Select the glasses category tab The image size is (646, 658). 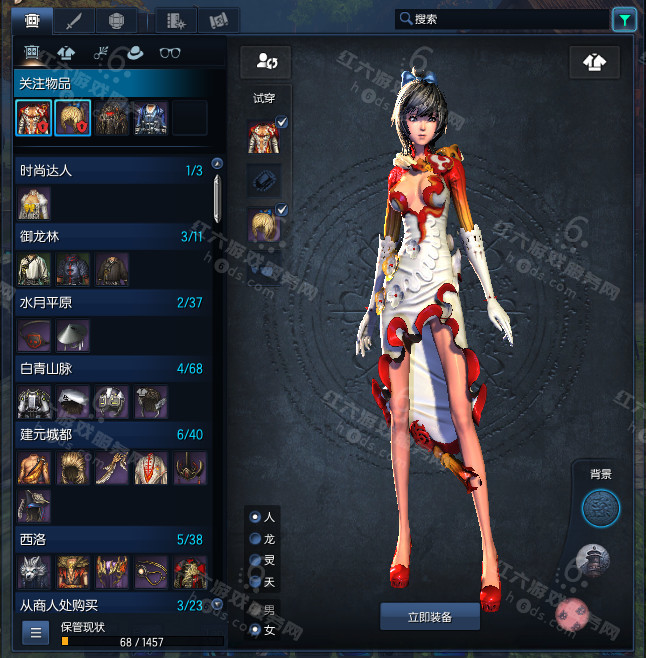pyautogui.click(x=171, y=53)
